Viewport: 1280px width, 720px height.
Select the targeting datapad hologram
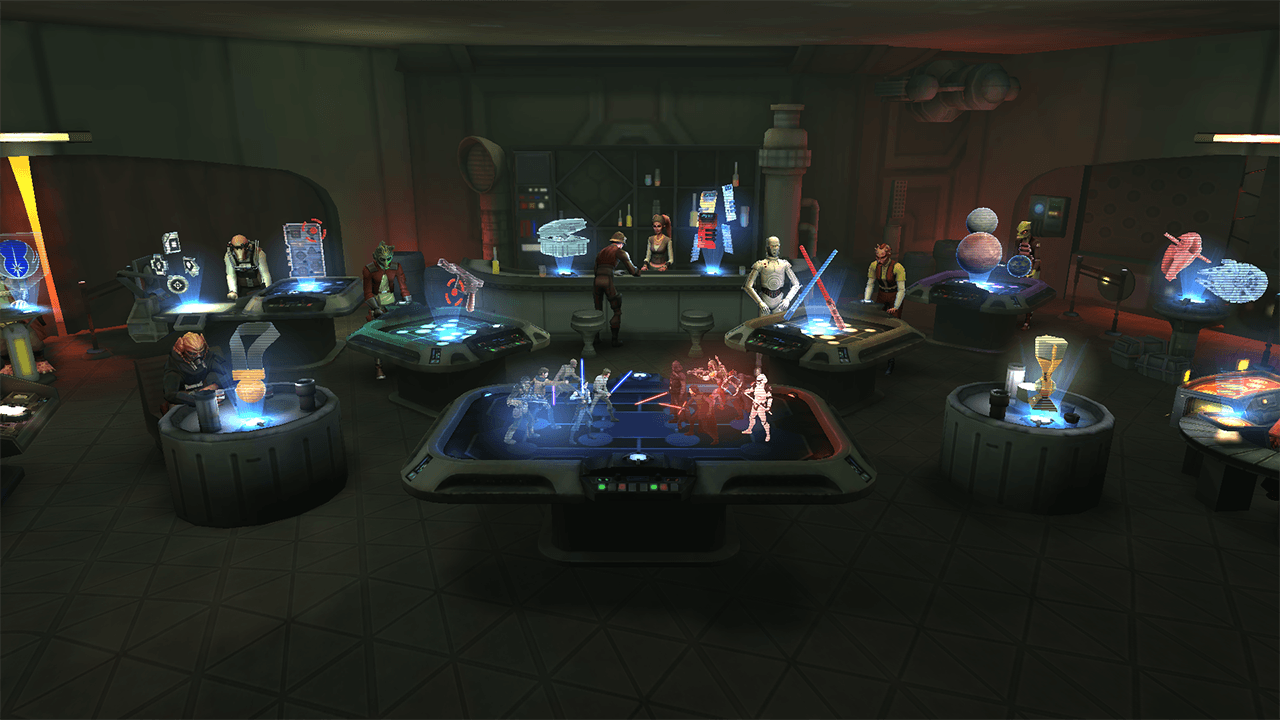point(305,248)
